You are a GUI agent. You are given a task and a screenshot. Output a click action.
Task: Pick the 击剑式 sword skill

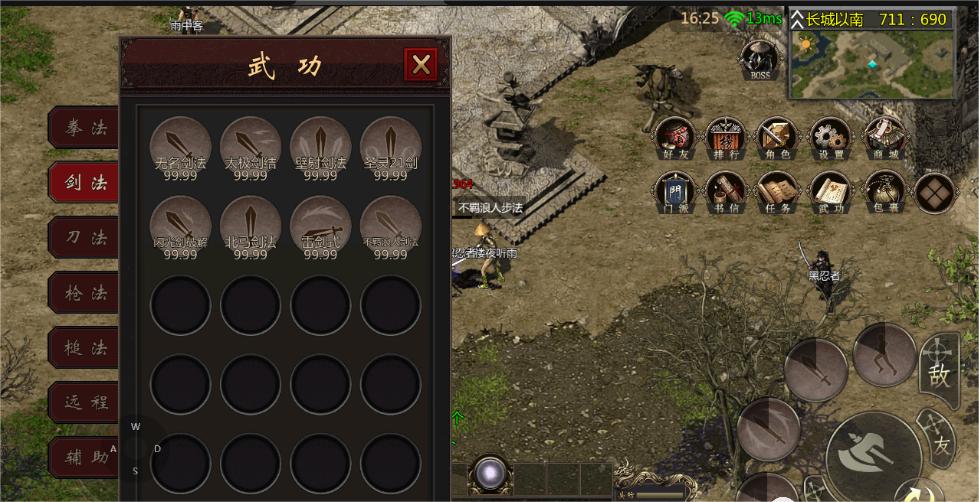320,225
